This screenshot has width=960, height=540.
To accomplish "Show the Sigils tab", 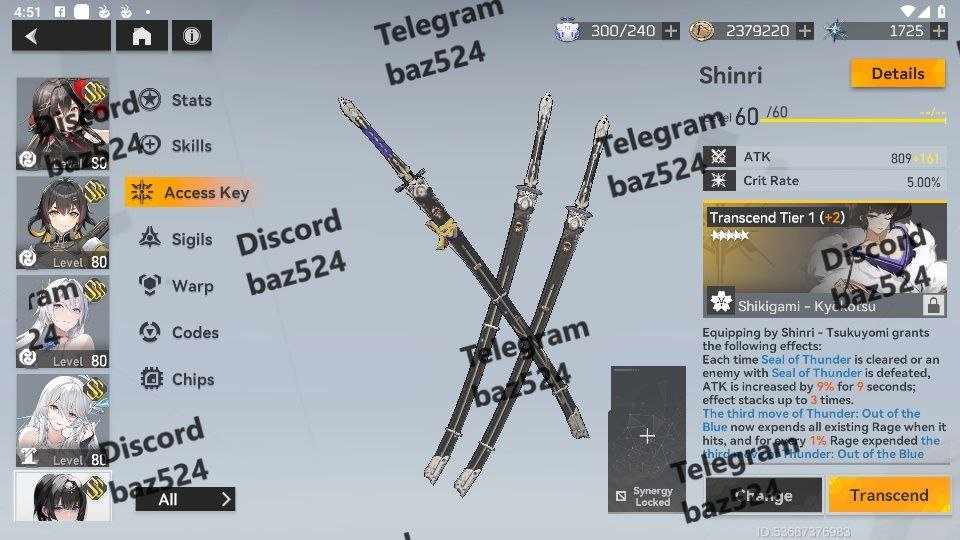I will [x=190, y=239].
